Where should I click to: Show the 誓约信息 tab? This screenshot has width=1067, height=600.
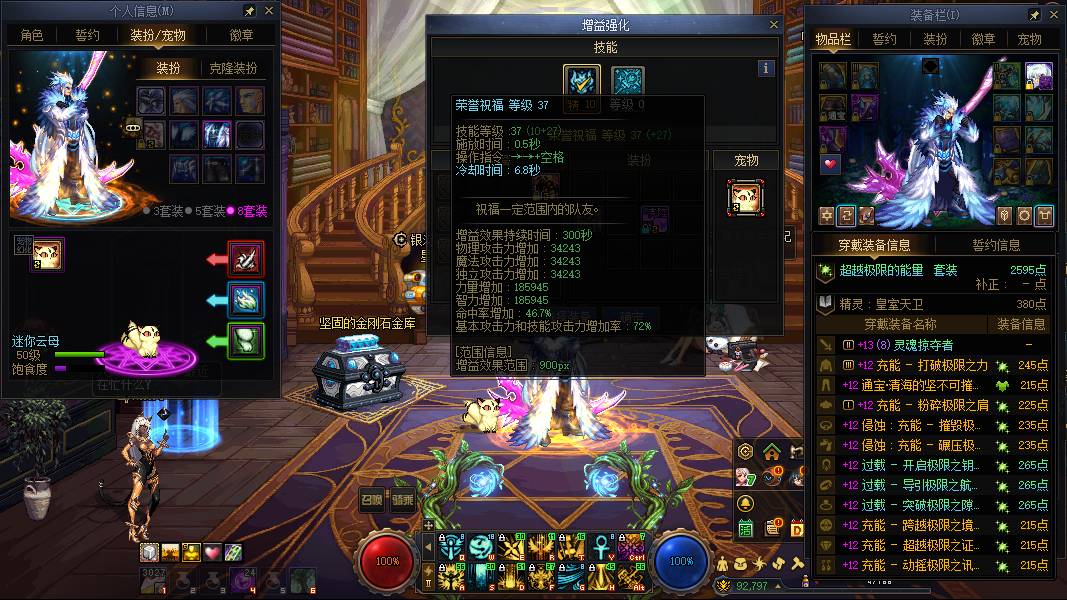click(996, 245)
